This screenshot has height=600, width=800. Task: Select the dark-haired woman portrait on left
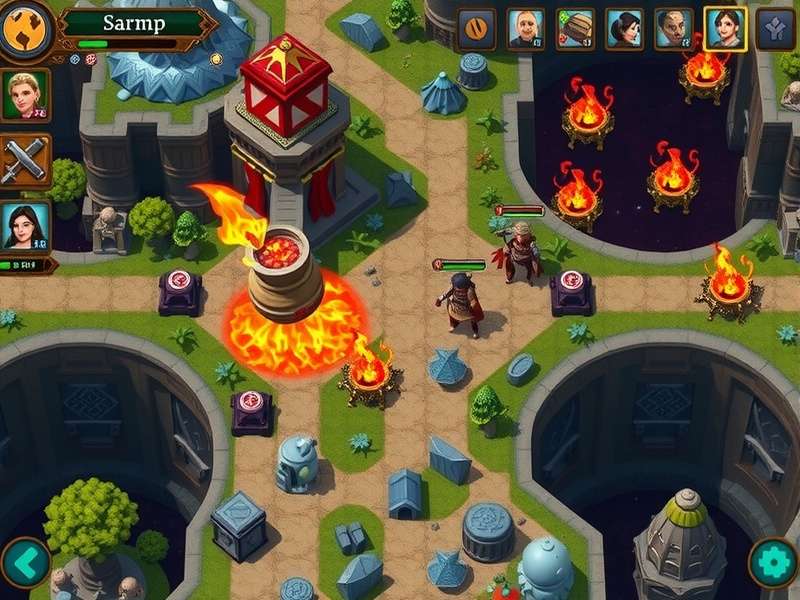[x=24, y=226]
